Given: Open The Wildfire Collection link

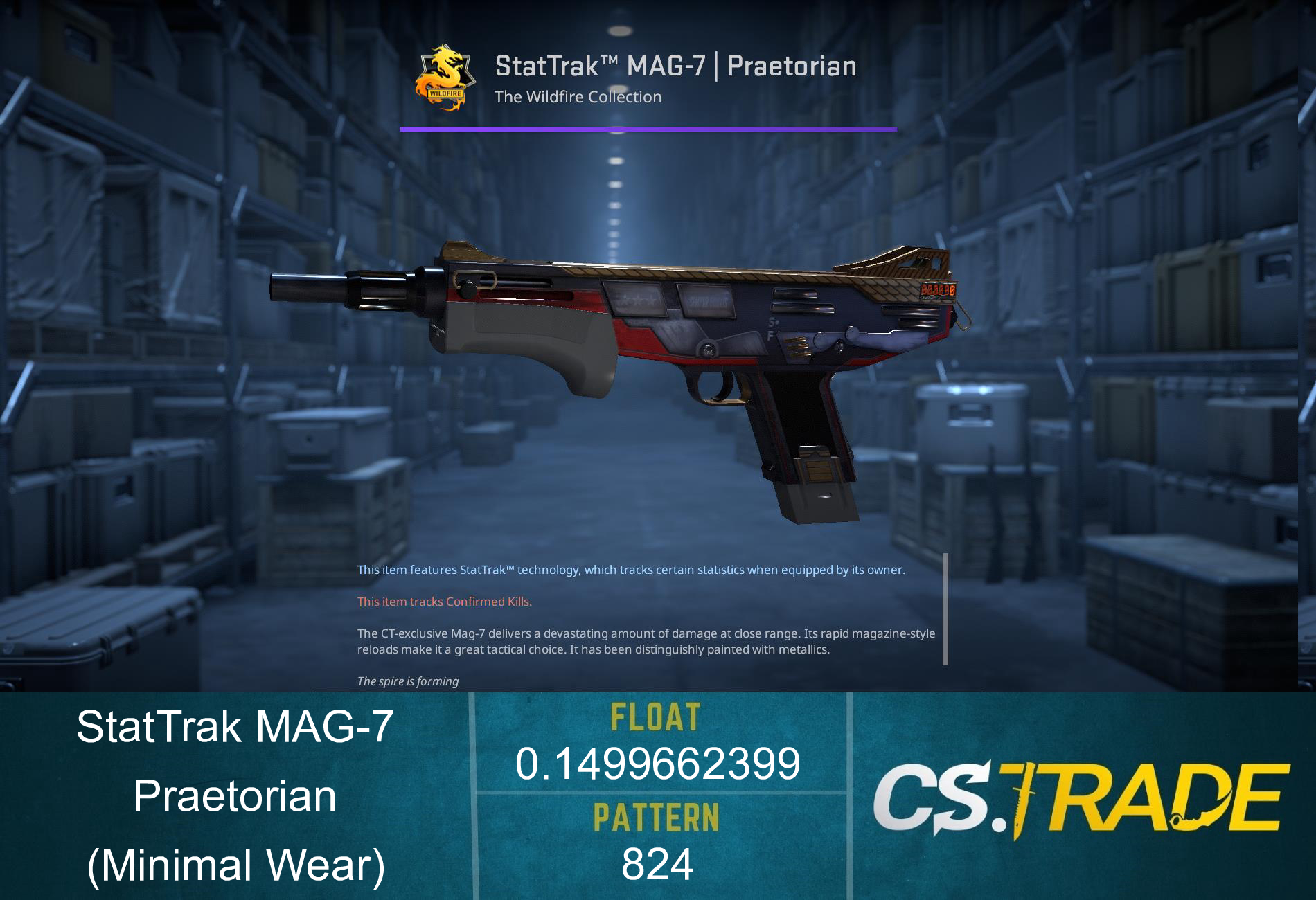Looking at the screenshot, I should 578,97.
